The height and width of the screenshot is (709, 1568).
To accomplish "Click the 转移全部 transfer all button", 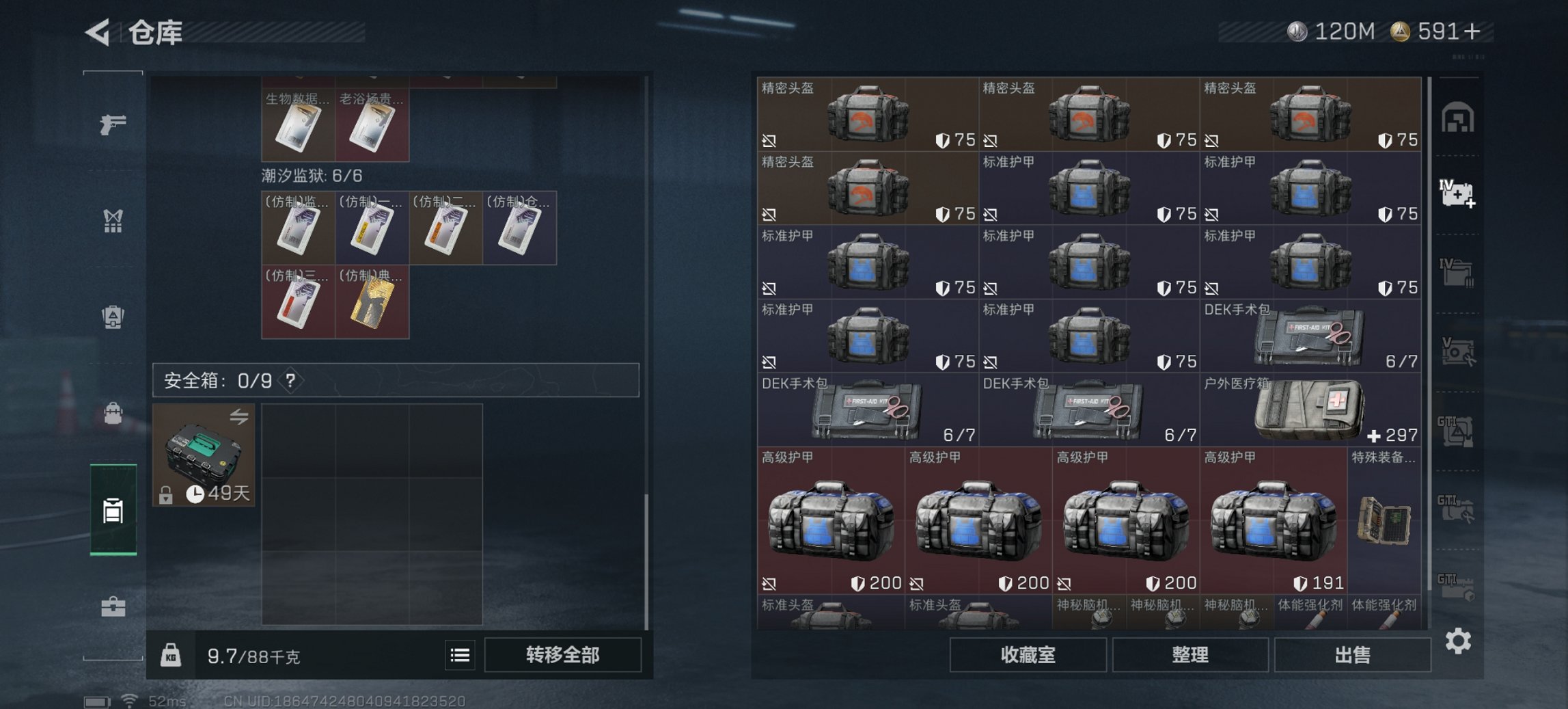I will pos(564,654).
